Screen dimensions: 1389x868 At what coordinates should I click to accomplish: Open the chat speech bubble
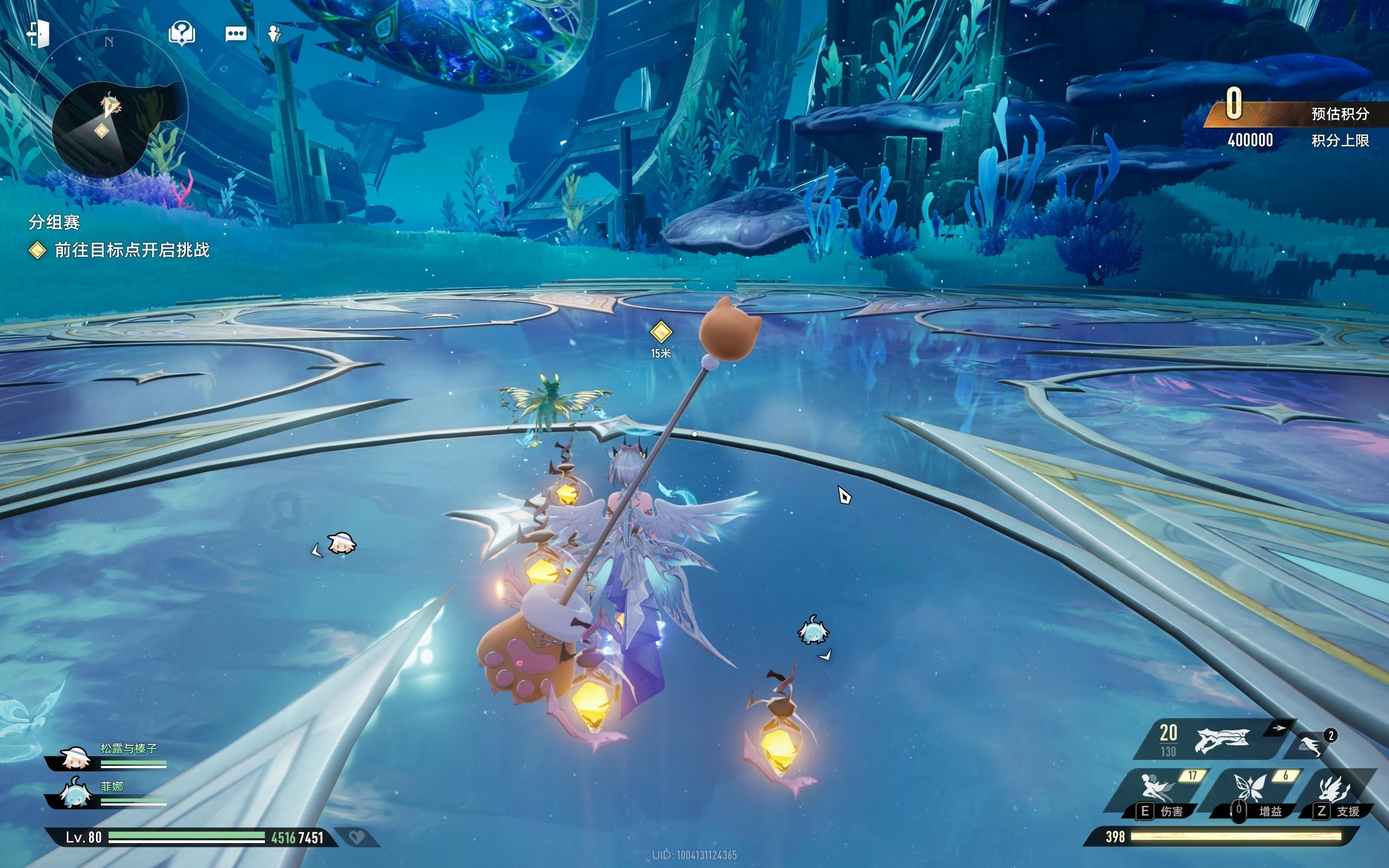tap(236, 34)
